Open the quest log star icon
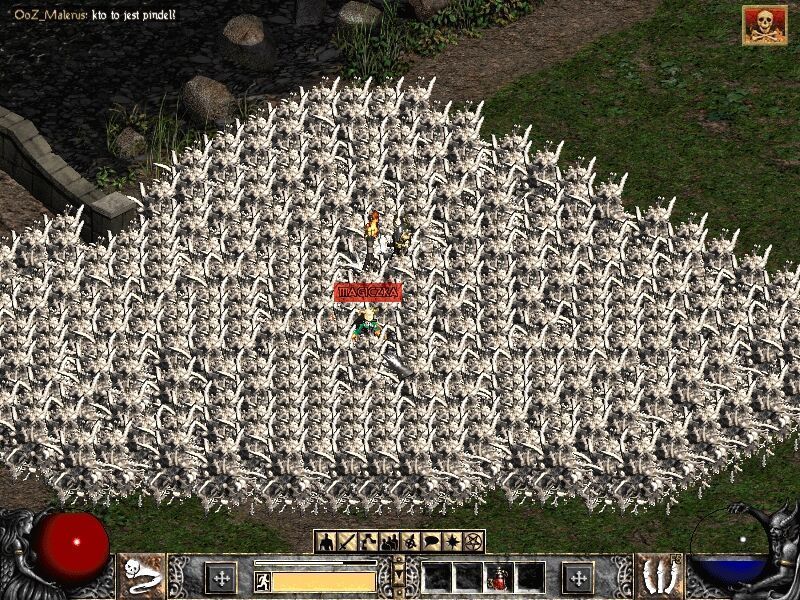 click(x=452, y=542)
